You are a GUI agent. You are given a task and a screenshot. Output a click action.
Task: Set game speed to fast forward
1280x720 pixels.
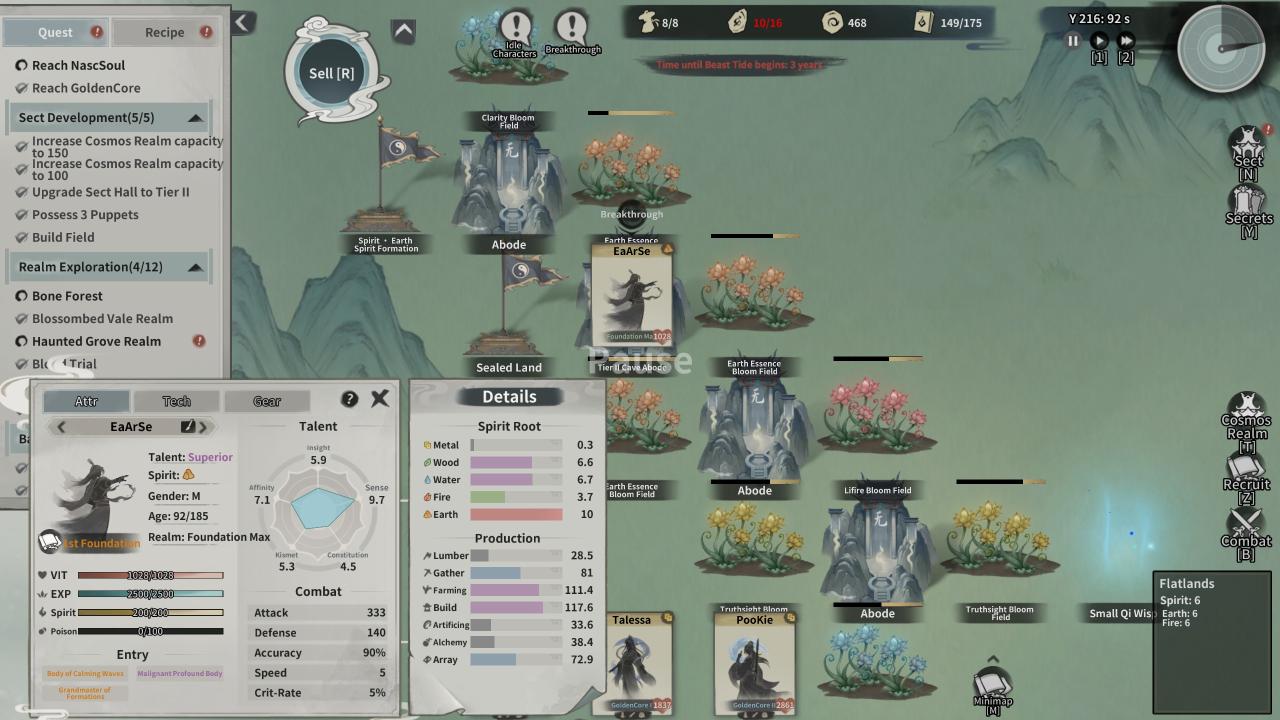pos(1126,41)
